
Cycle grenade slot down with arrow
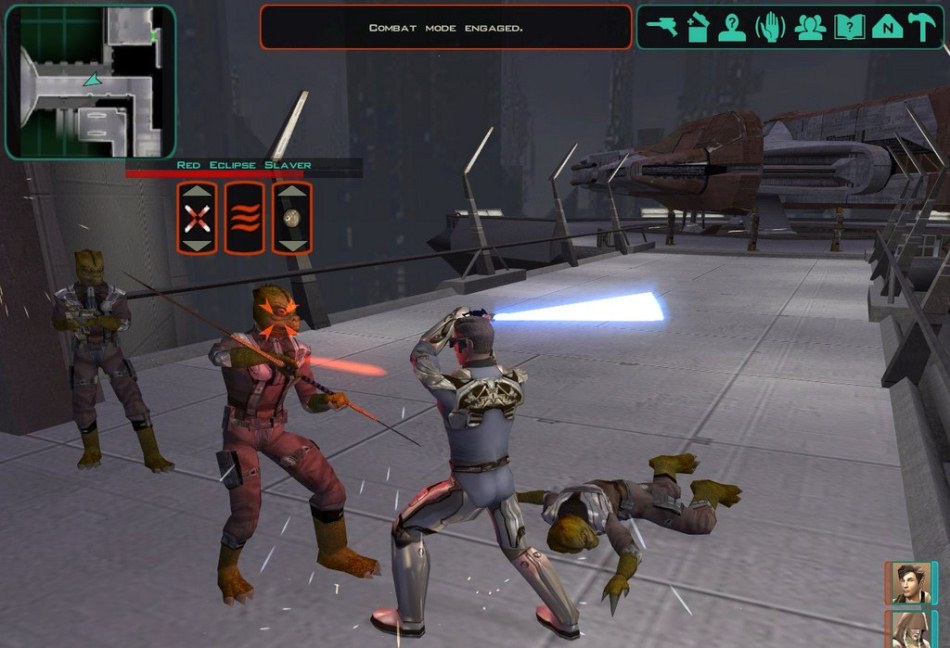point(292,245)
